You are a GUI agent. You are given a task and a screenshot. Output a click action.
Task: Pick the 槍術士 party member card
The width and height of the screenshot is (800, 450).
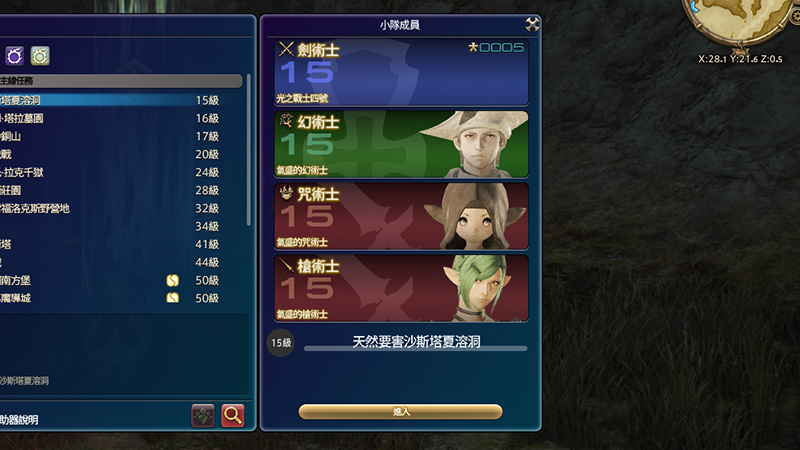coord(401,287)
